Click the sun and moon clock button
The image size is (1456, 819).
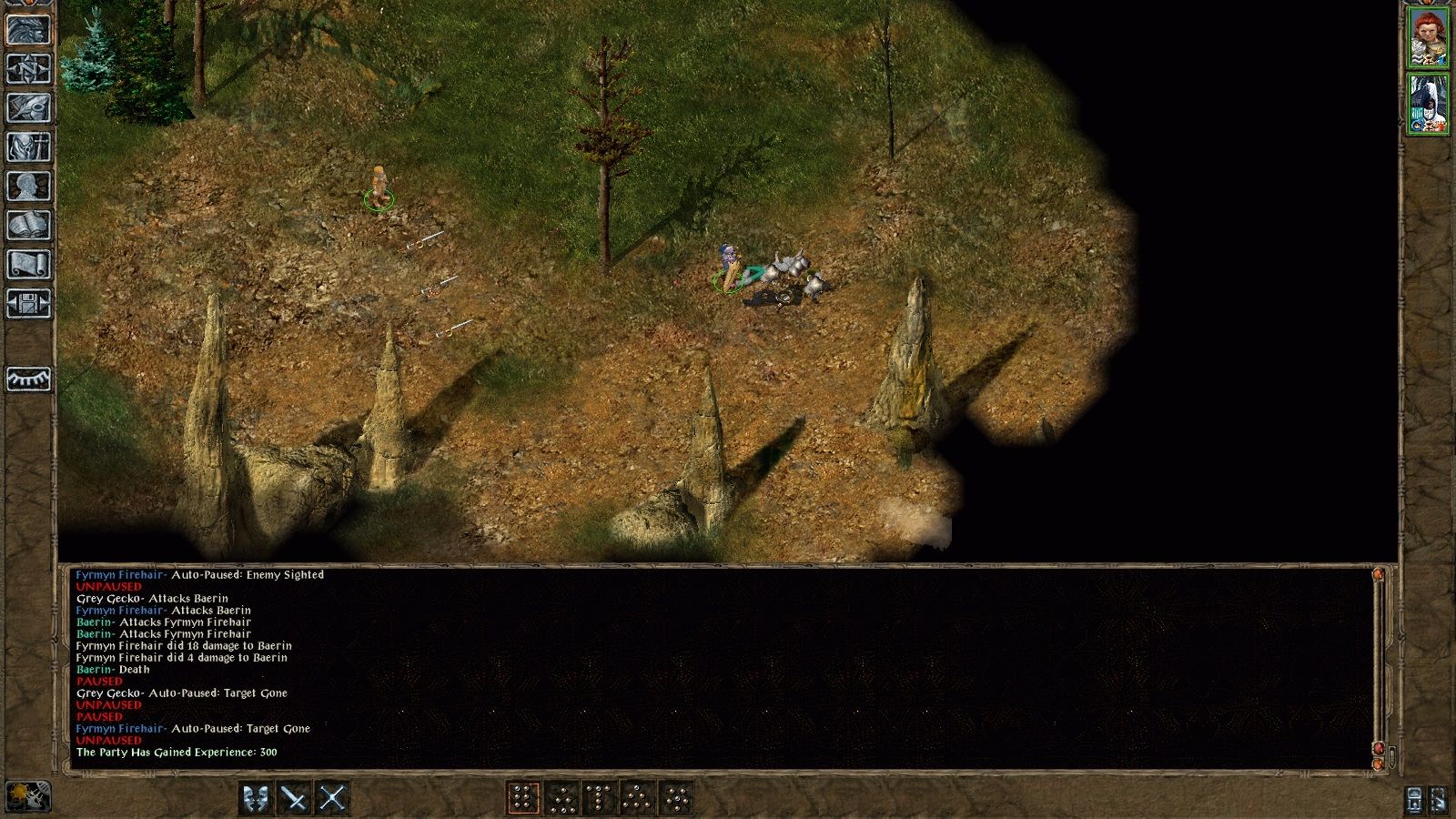[27, 797]
